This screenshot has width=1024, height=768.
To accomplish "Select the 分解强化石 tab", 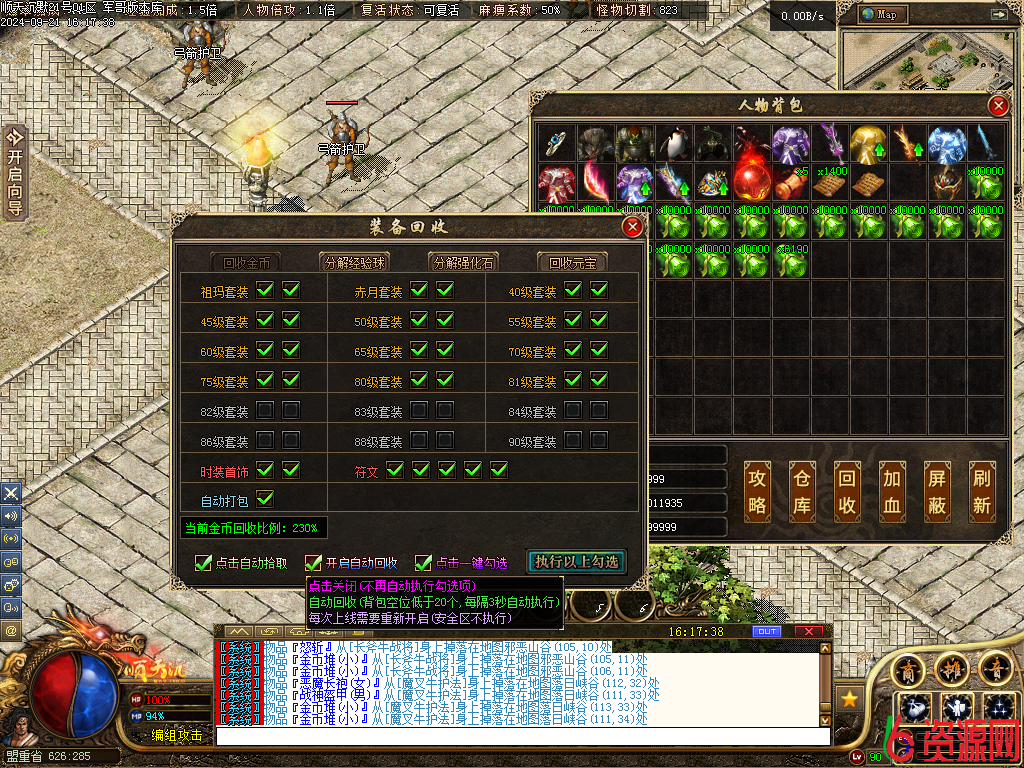I will pyautogui.click(x=463, y=263).
